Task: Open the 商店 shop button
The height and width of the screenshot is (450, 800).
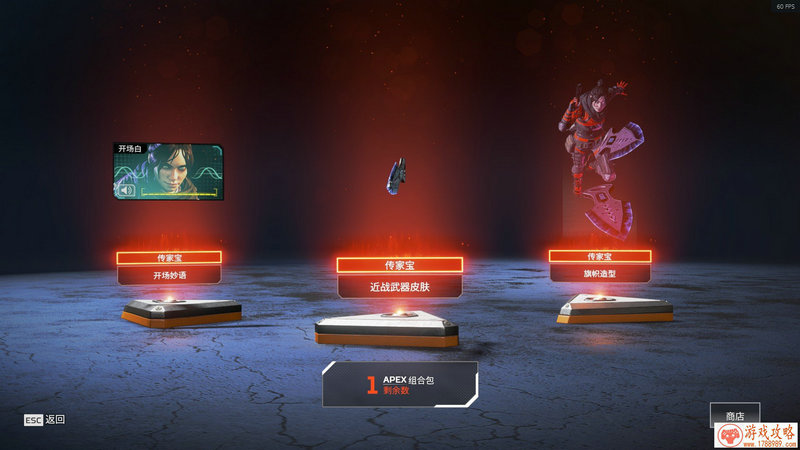Action: click(x=735, y=415)
